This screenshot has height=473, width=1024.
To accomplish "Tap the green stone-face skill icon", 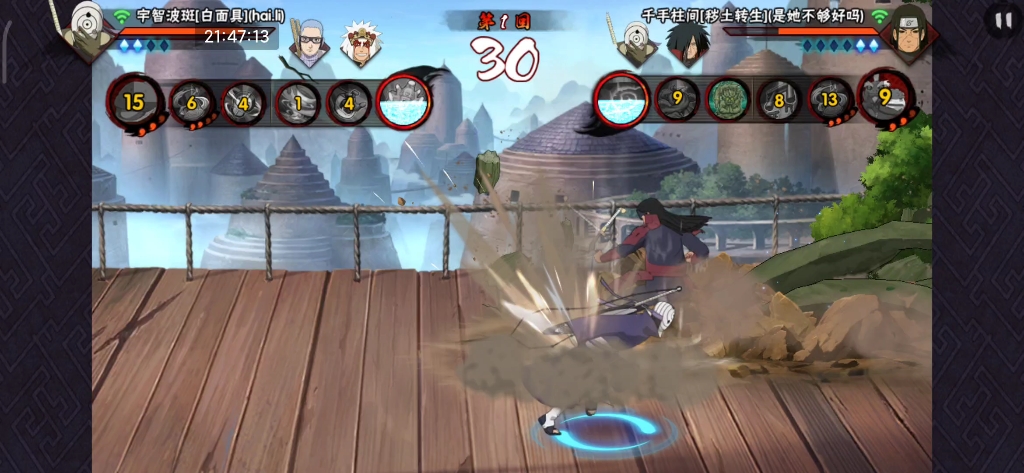I will [728, 100].
